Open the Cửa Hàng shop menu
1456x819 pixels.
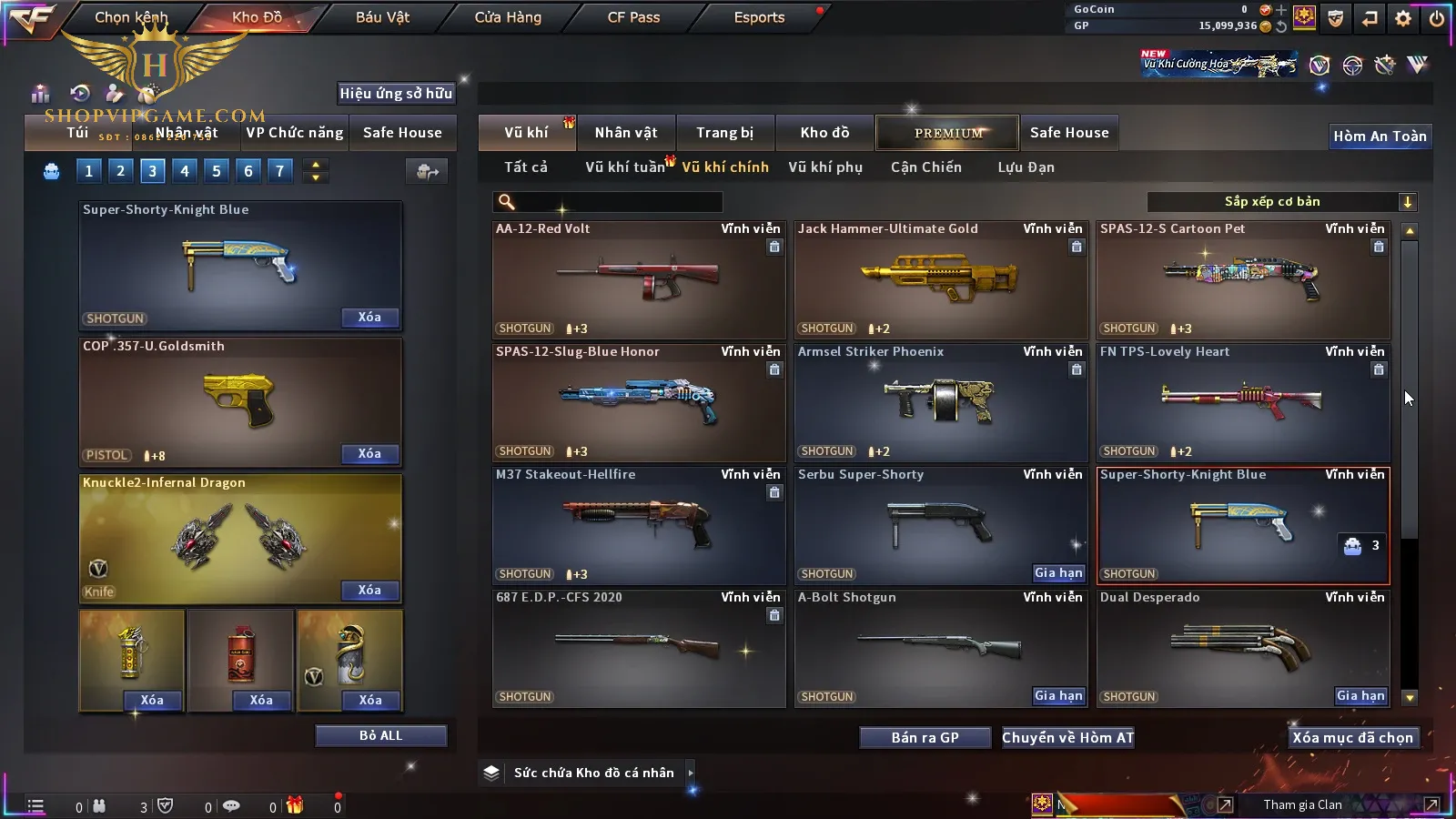508,17
